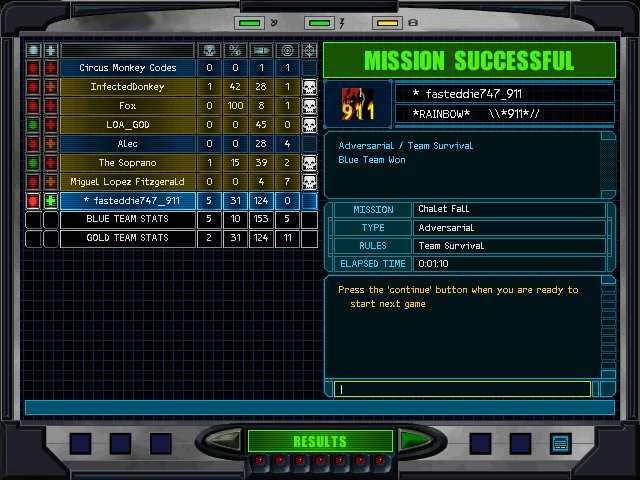Pick the Alec player row
This screenshot has height=480, width=640.
[127, 144]
